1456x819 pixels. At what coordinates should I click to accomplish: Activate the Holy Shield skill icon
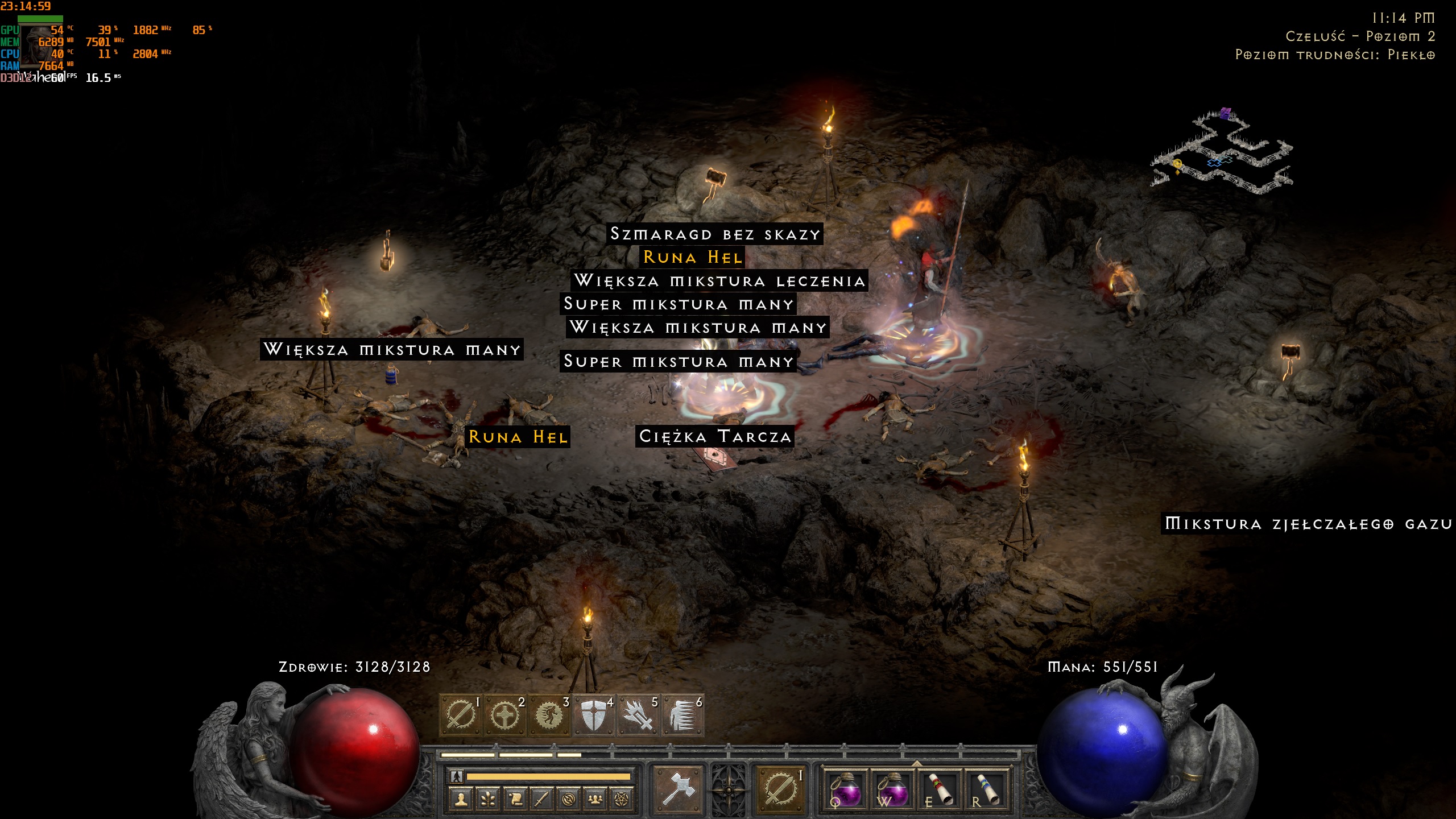point(594,714)
